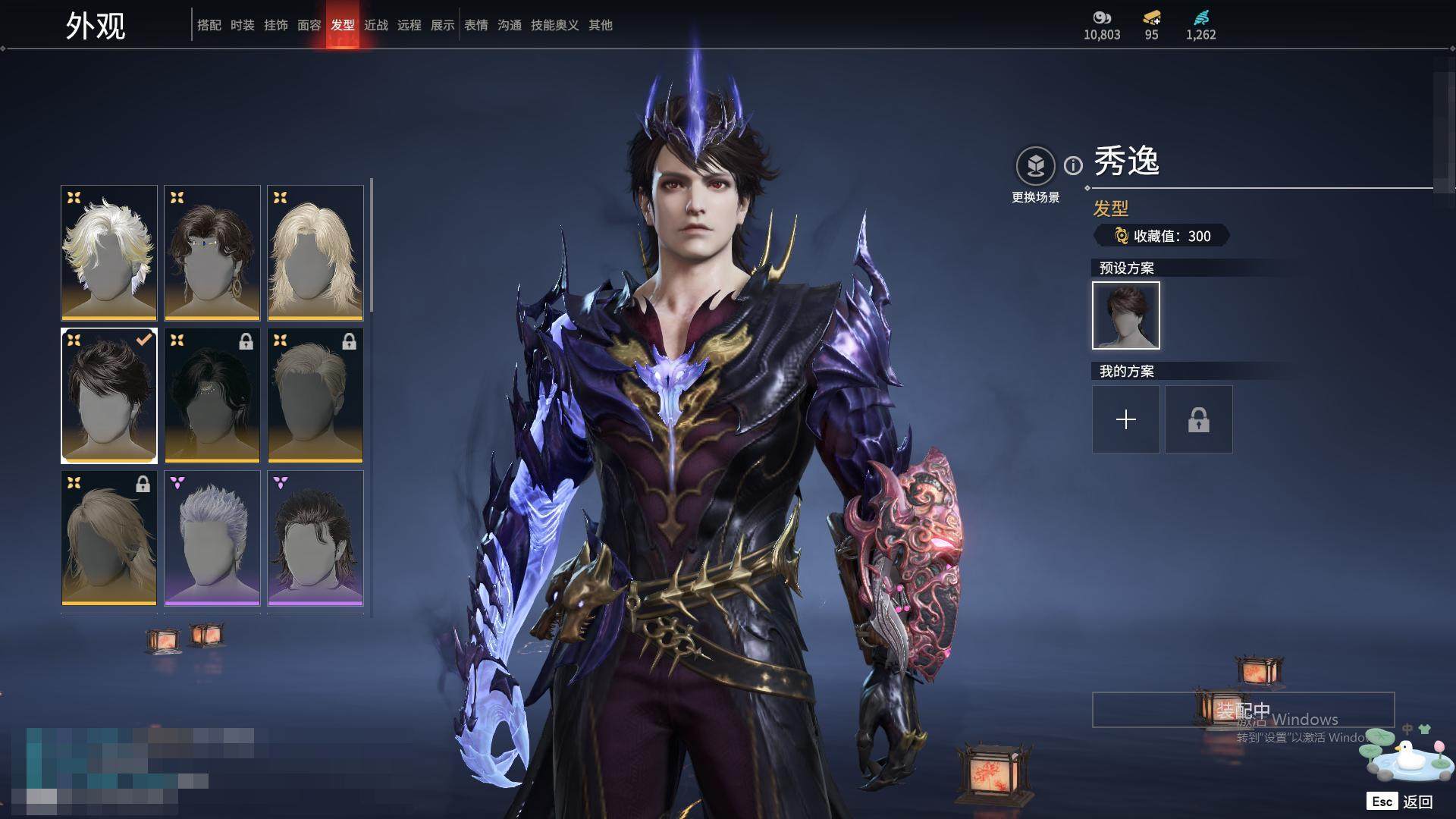Select the preset scheme hairstyle thumbnail
This screenshot has height=819, width=1456.
click(x=1126, y=315)
